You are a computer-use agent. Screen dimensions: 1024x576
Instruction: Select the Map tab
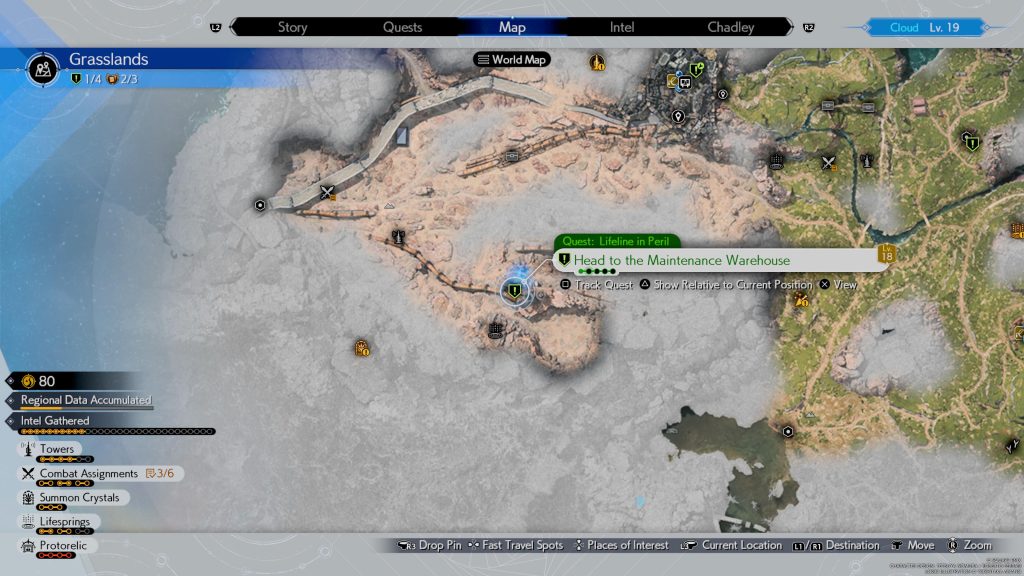(x=512, y=27)
